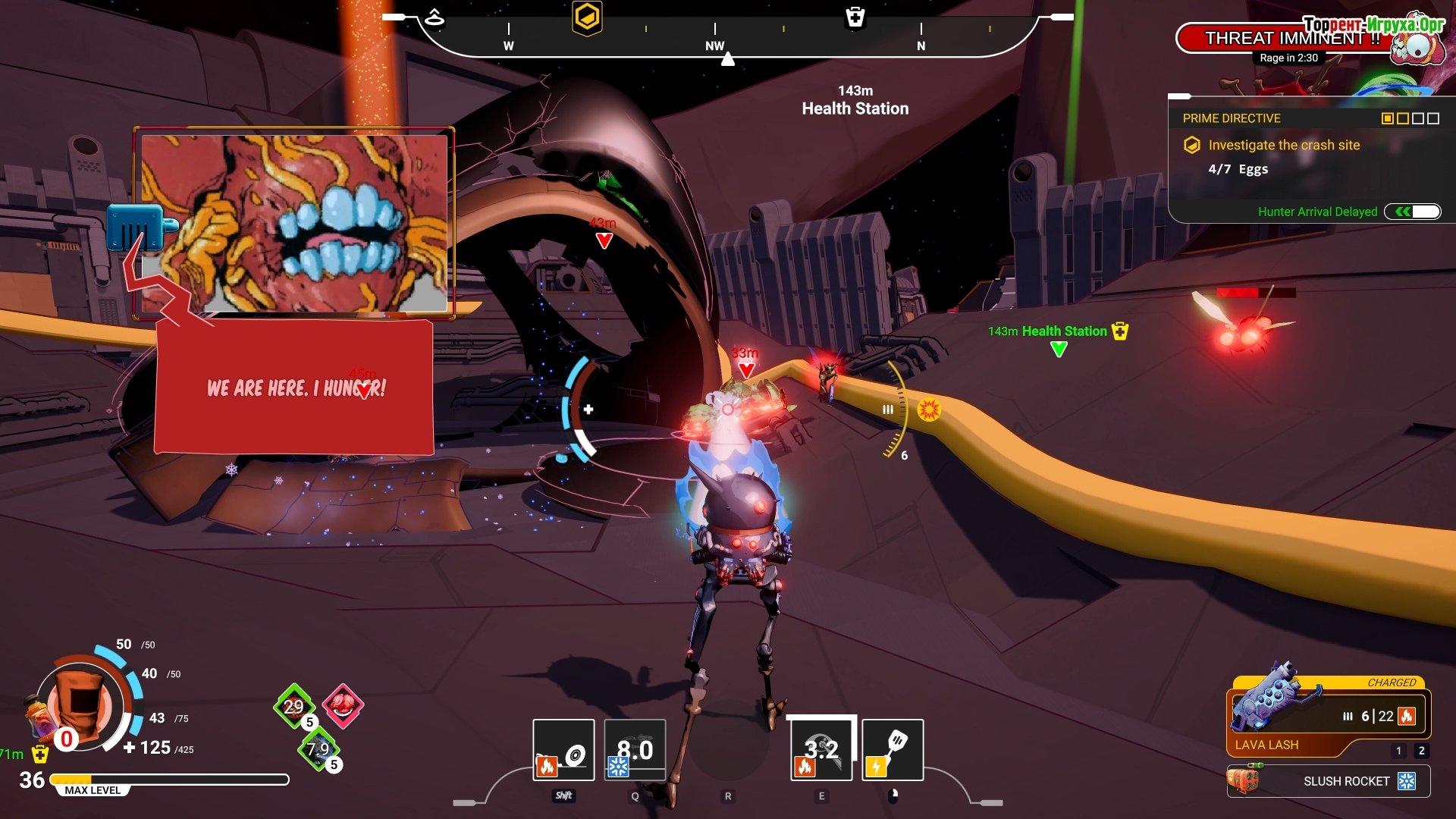
Task: Click the site watermark logo
Action: (x=1374, y=24)
